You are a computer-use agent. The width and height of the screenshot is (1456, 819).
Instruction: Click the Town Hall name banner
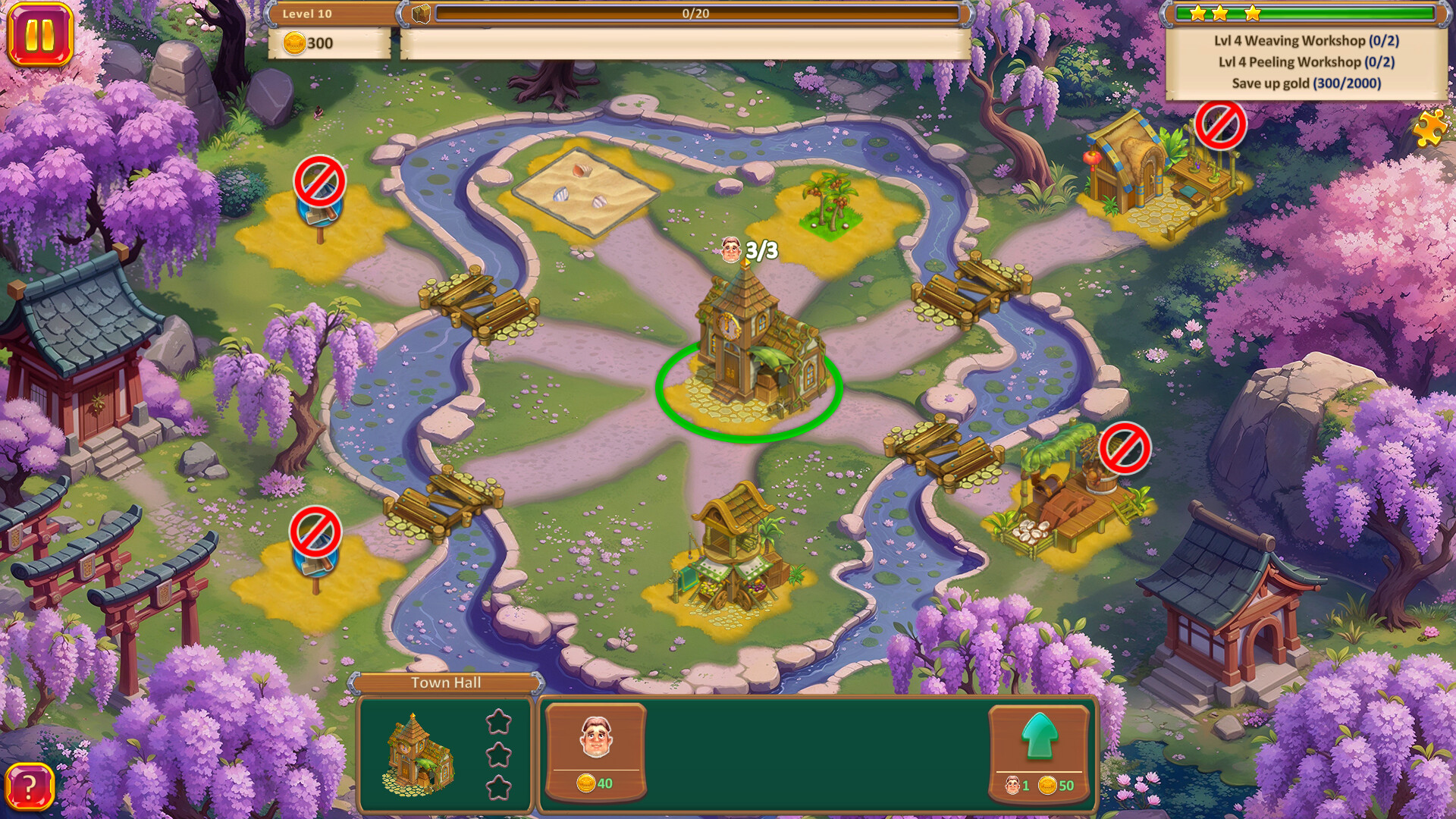pos(445,682)
